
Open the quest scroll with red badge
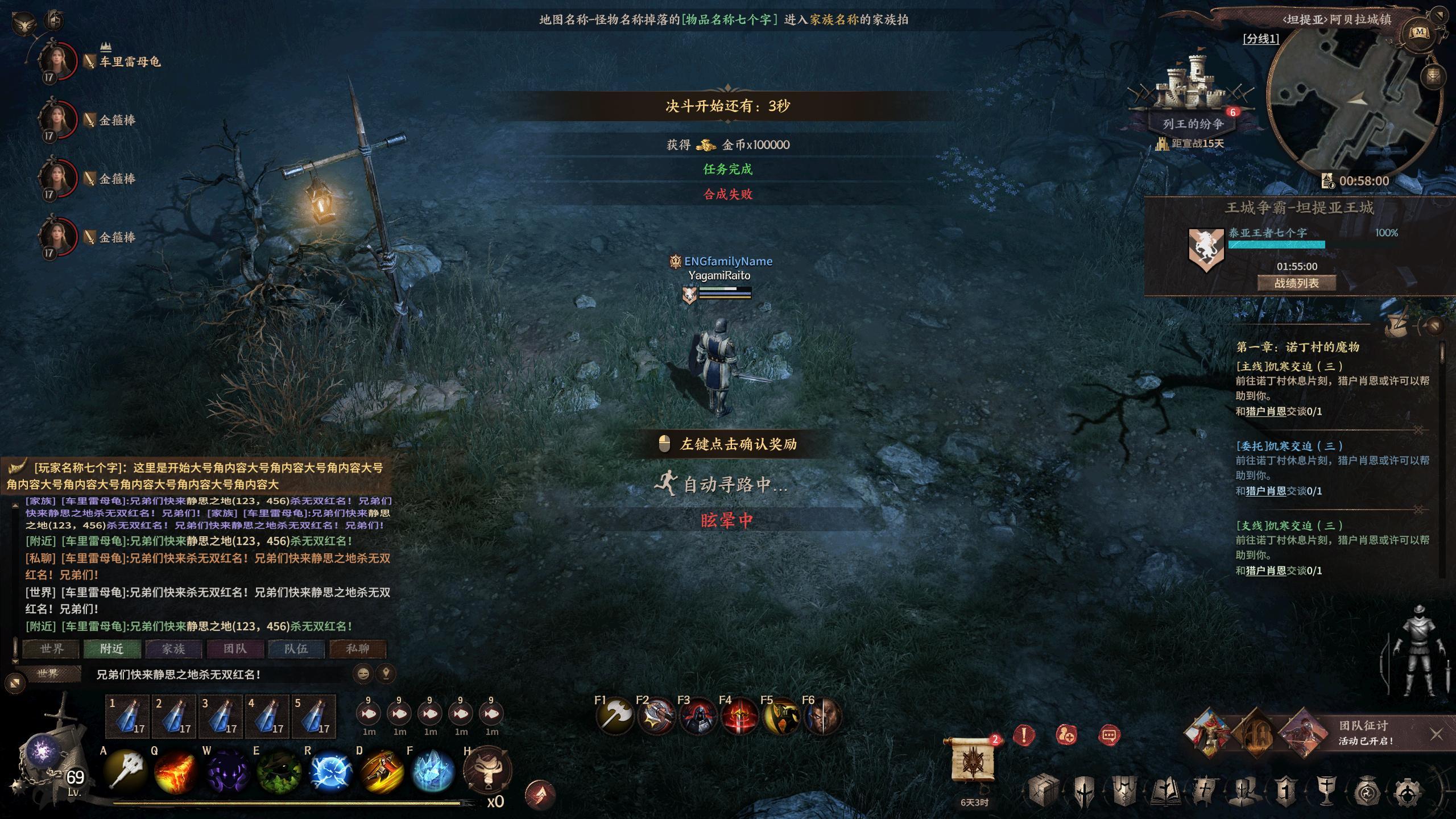click(974, 759)
